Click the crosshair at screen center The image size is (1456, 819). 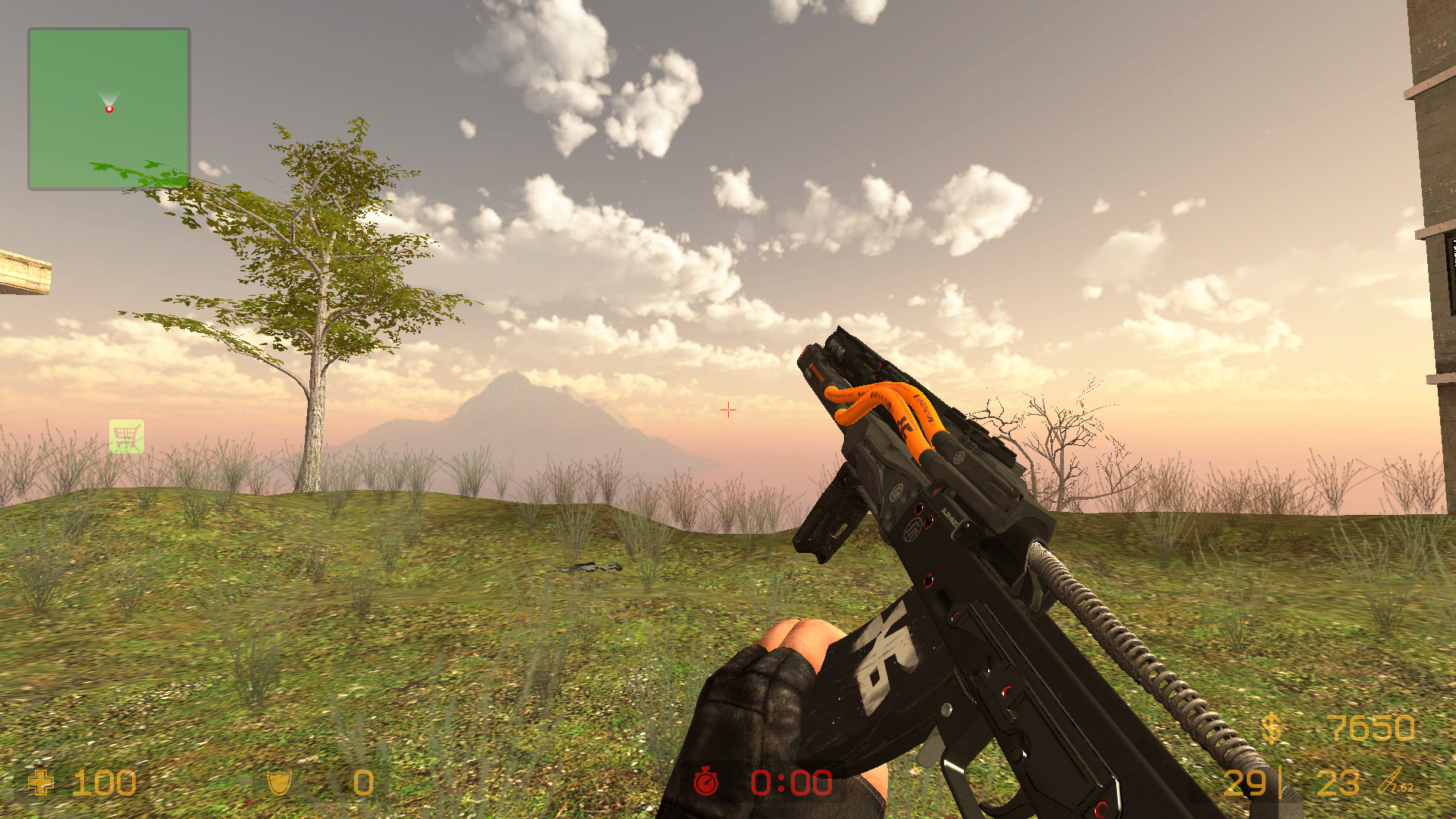pos(727,409)
